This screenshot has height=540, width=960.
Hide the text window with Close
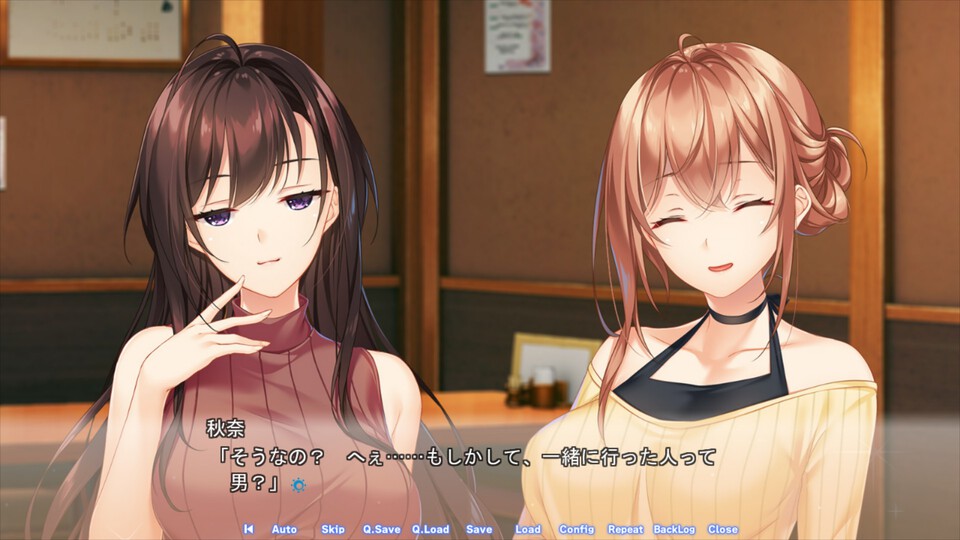tap(722, 529)
